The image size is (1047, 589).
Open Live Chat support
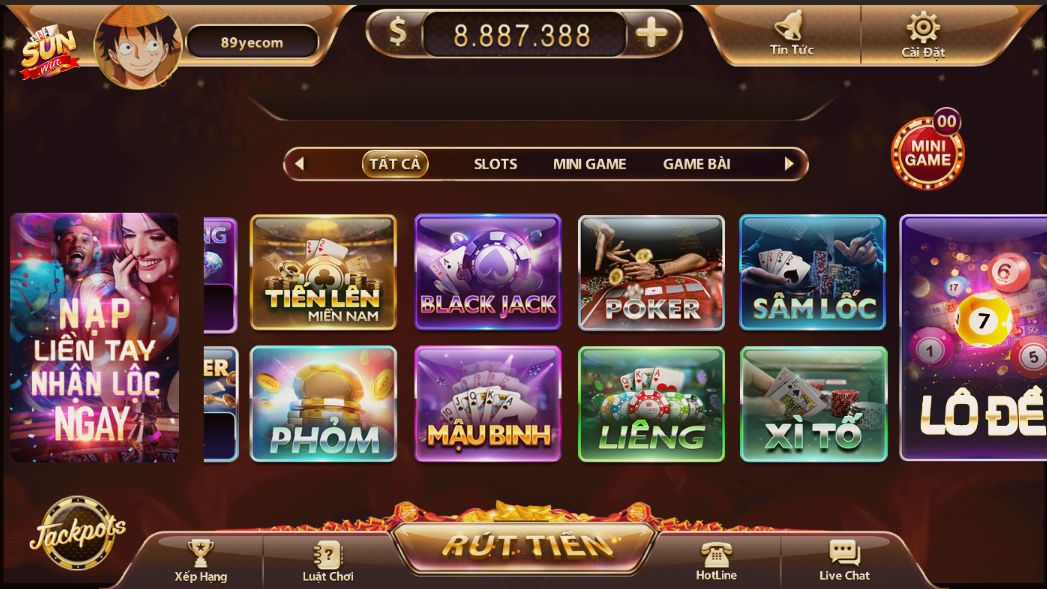click(844, 560)
